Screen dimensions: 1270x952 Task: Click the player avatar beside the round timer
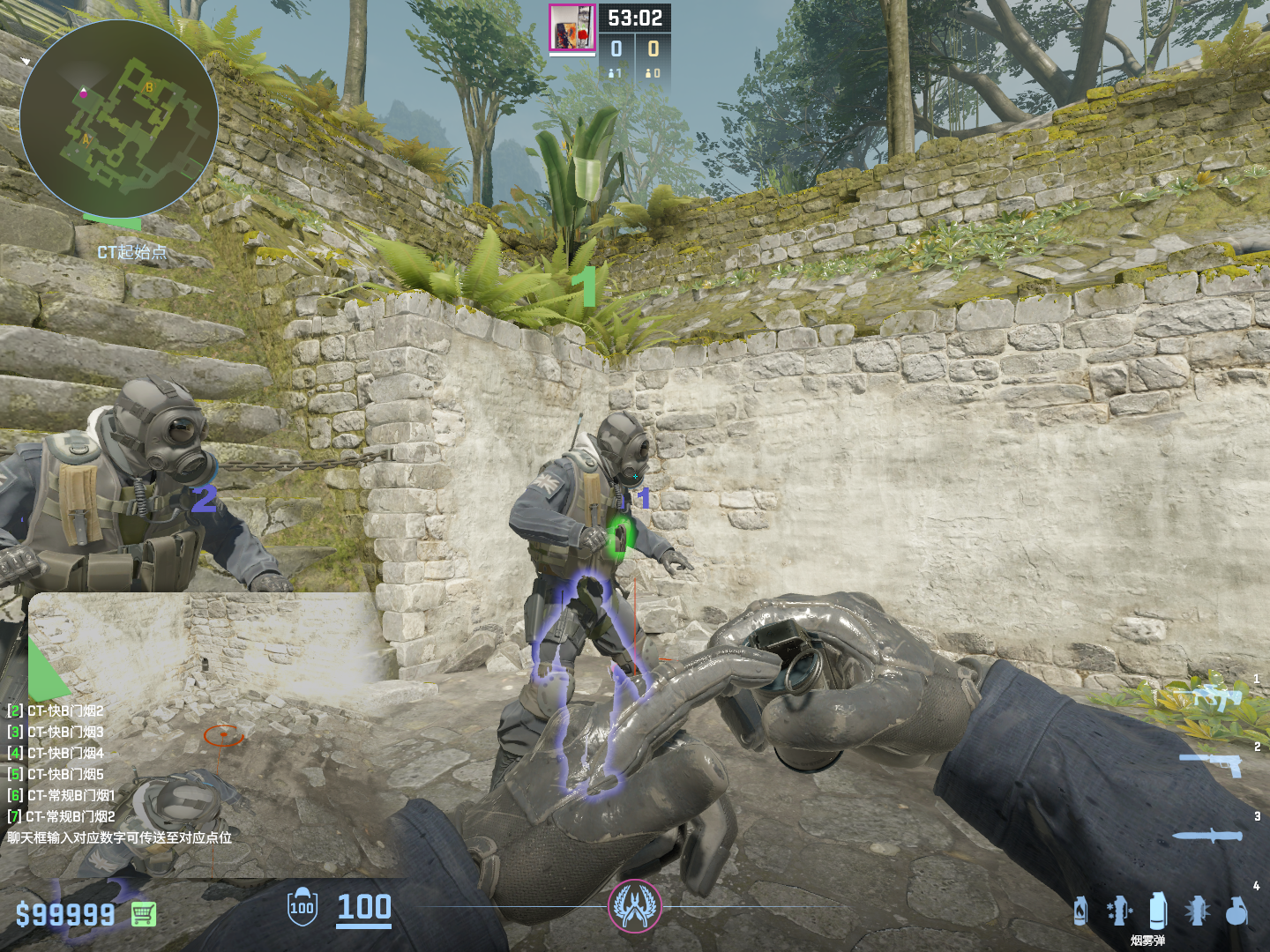(x=572, y=28)
